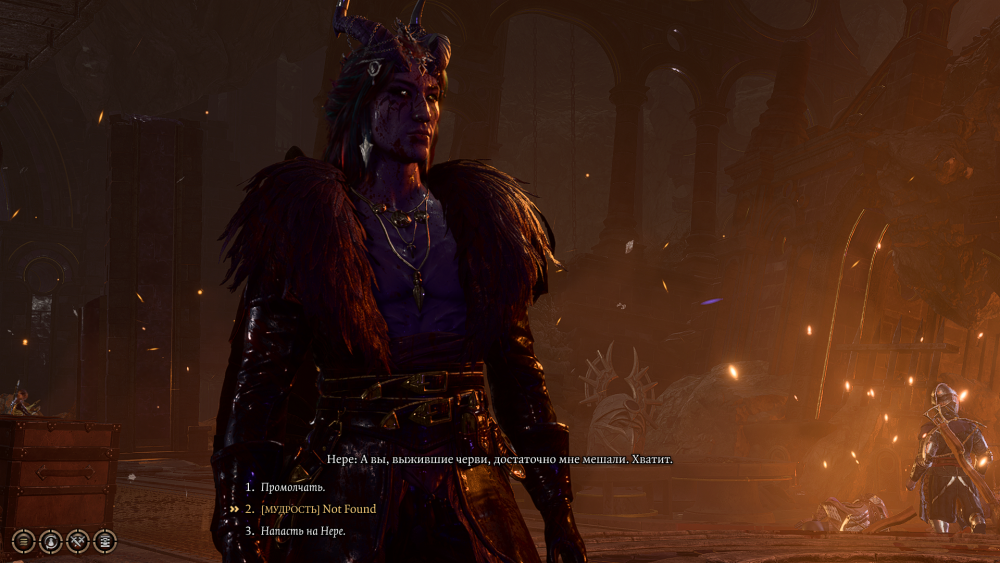
Task: Pick the "Напасть на Нере." response
Action: click(x=303, y=531)
